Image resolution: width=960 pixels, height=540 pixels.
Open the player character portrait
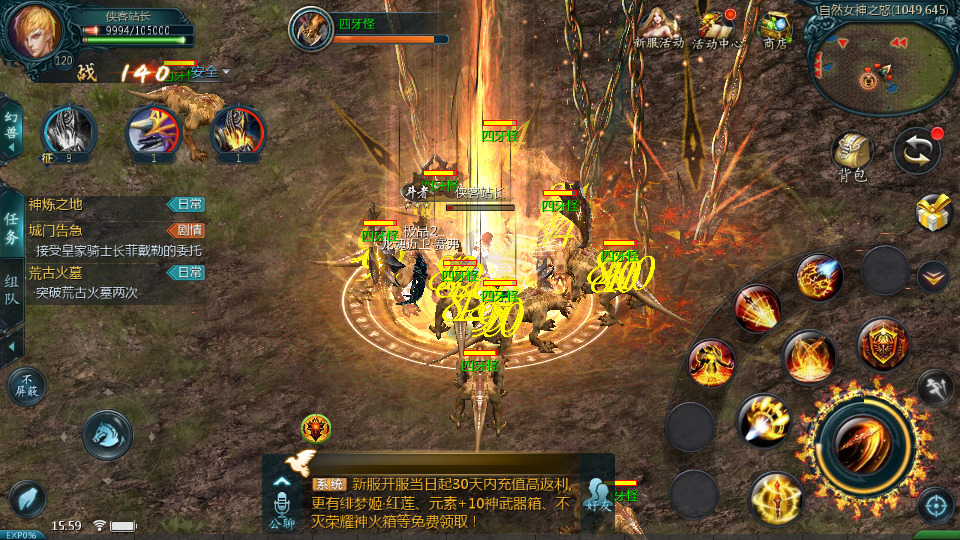[x=36, y=32]
